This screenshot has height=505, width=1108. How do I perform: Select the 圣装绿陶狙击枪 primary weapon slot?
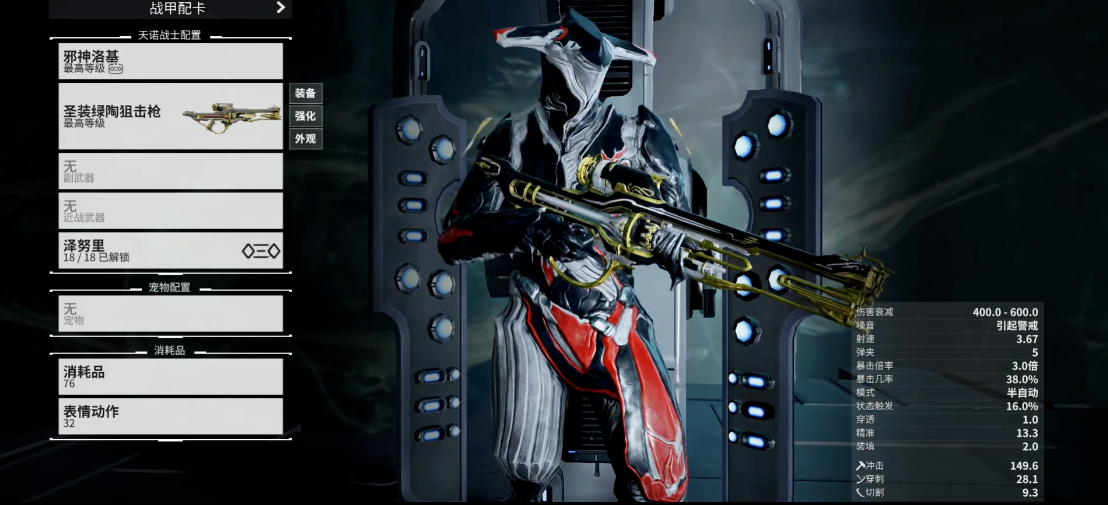point(170,116)
